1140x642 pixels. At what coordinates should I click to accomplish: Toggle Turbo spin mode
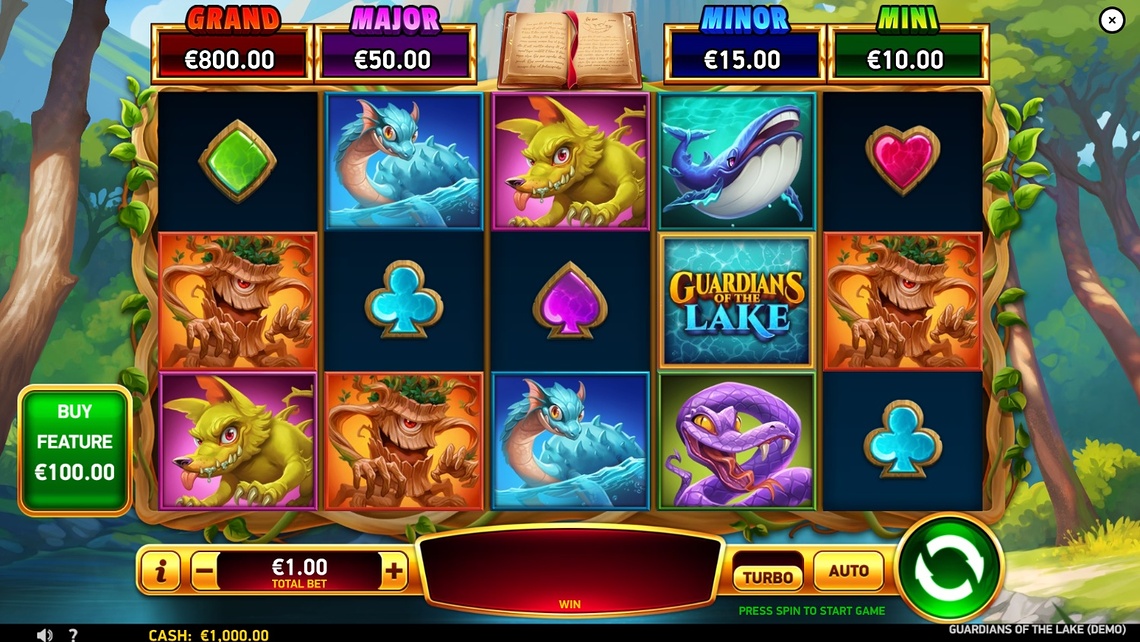(x=768, y=576)
